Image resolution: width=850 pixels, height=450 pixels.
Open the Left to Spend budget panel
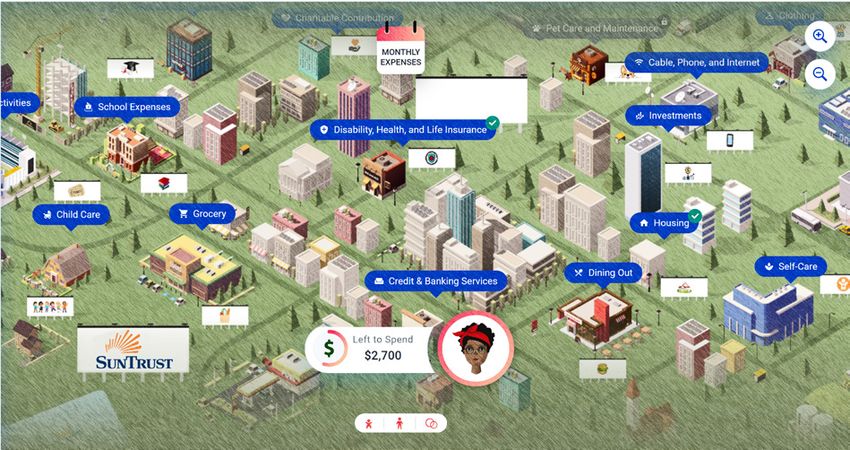point(368,348)
